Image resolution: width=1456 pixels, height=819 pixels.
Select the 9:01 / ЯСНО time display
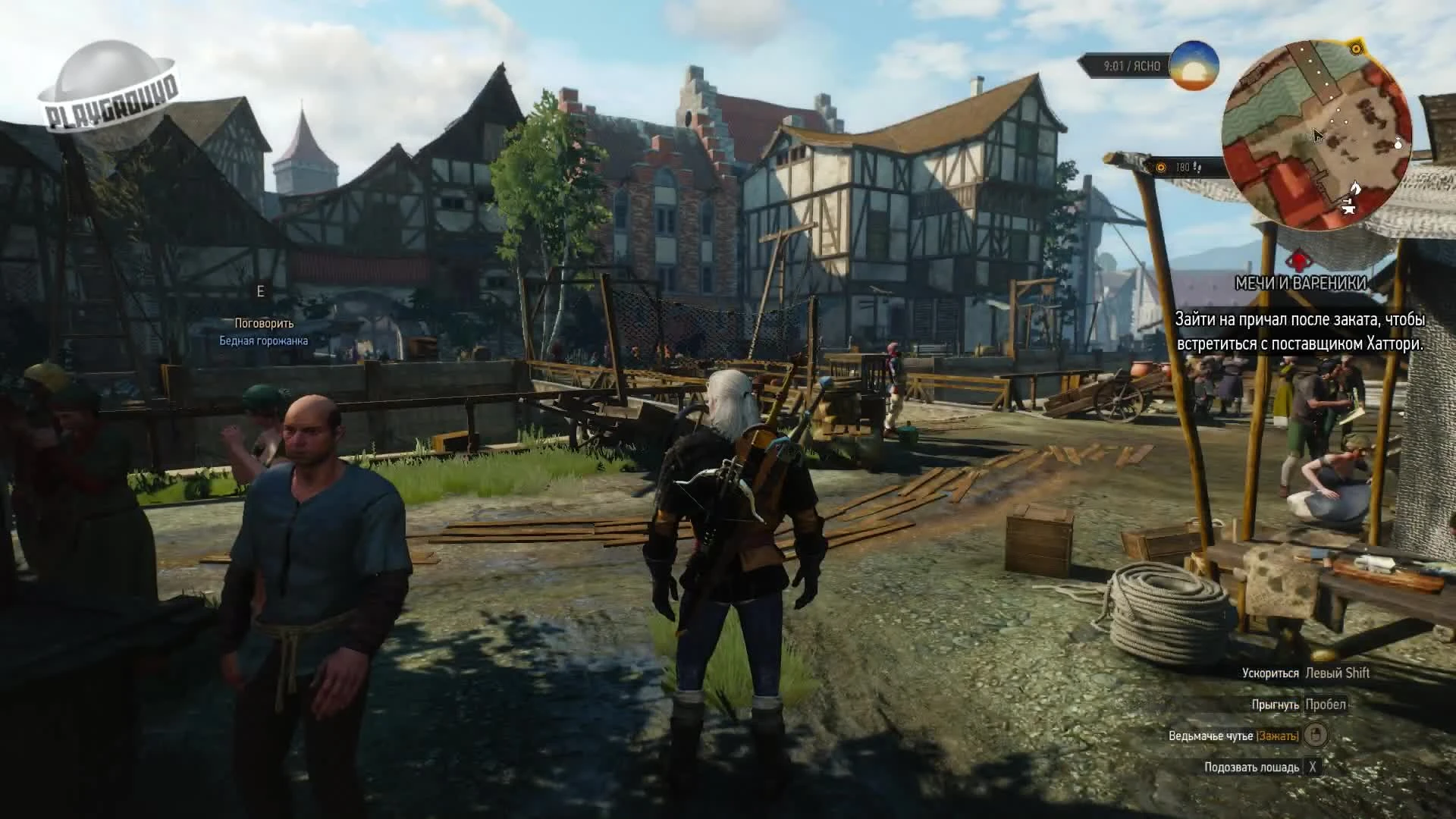coord(1132,64)
